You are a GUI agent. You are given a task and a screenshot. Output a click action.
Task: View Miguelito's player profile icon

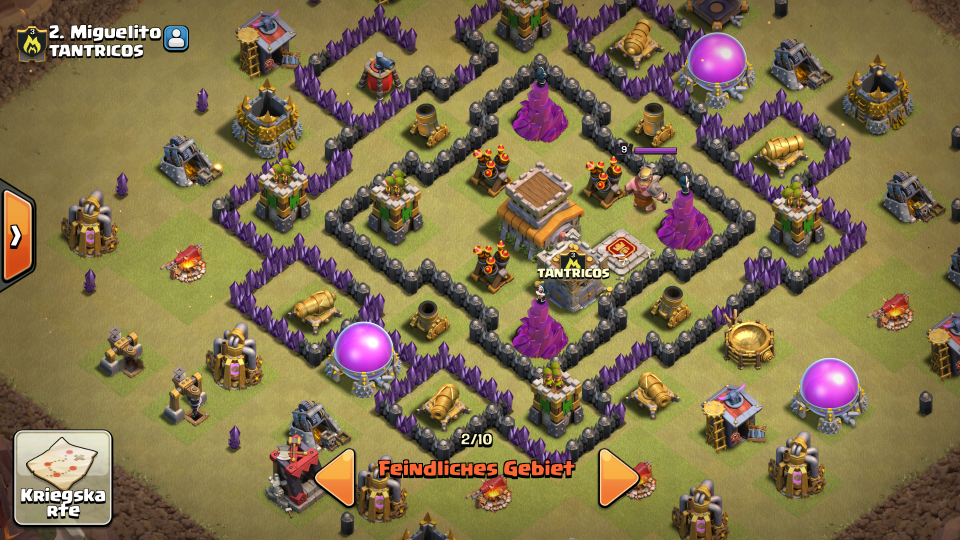[177, 39]
